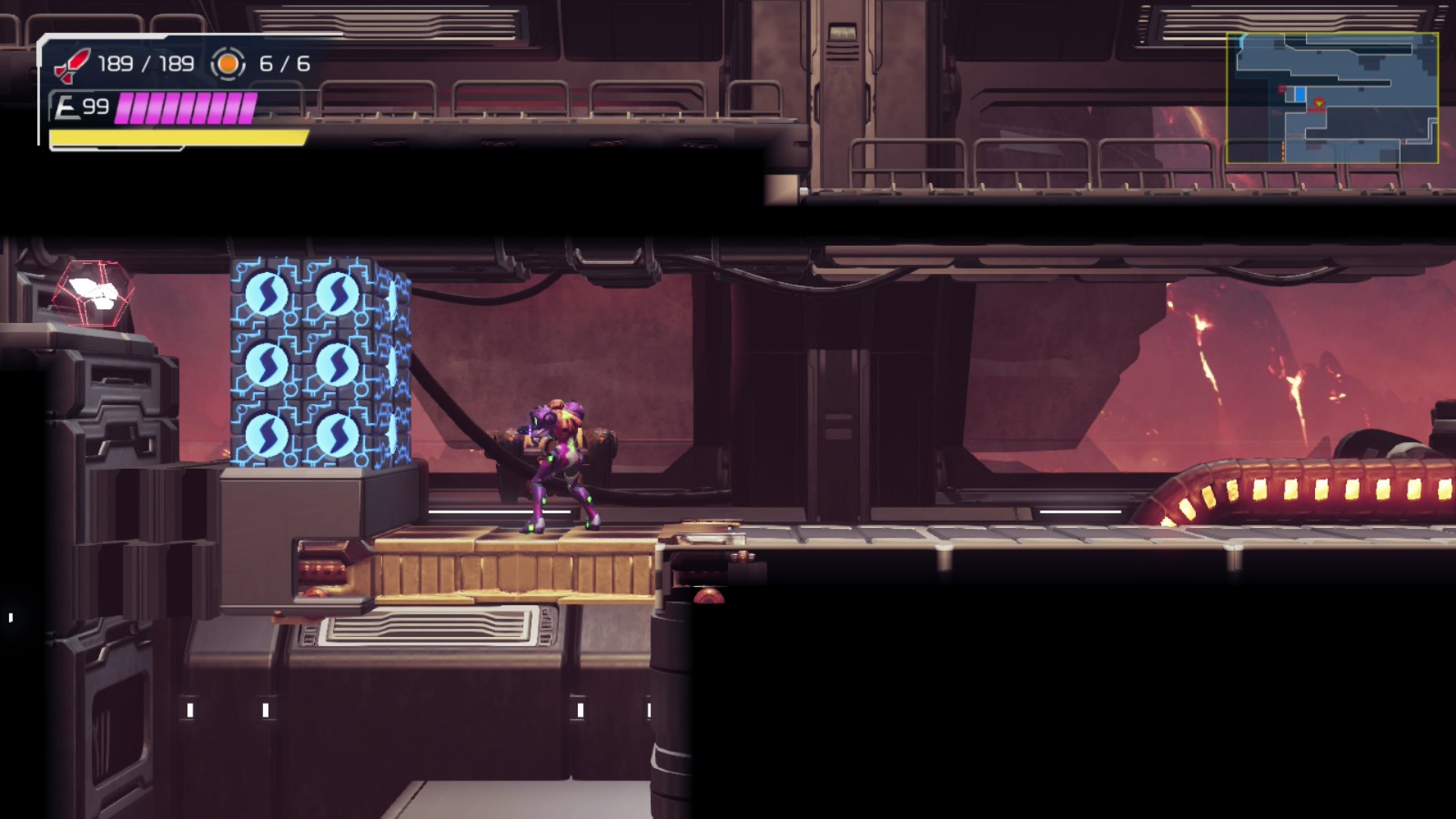Click the blue elevator square on the minimap
1456x819 pixels.
pos(1299,95)
